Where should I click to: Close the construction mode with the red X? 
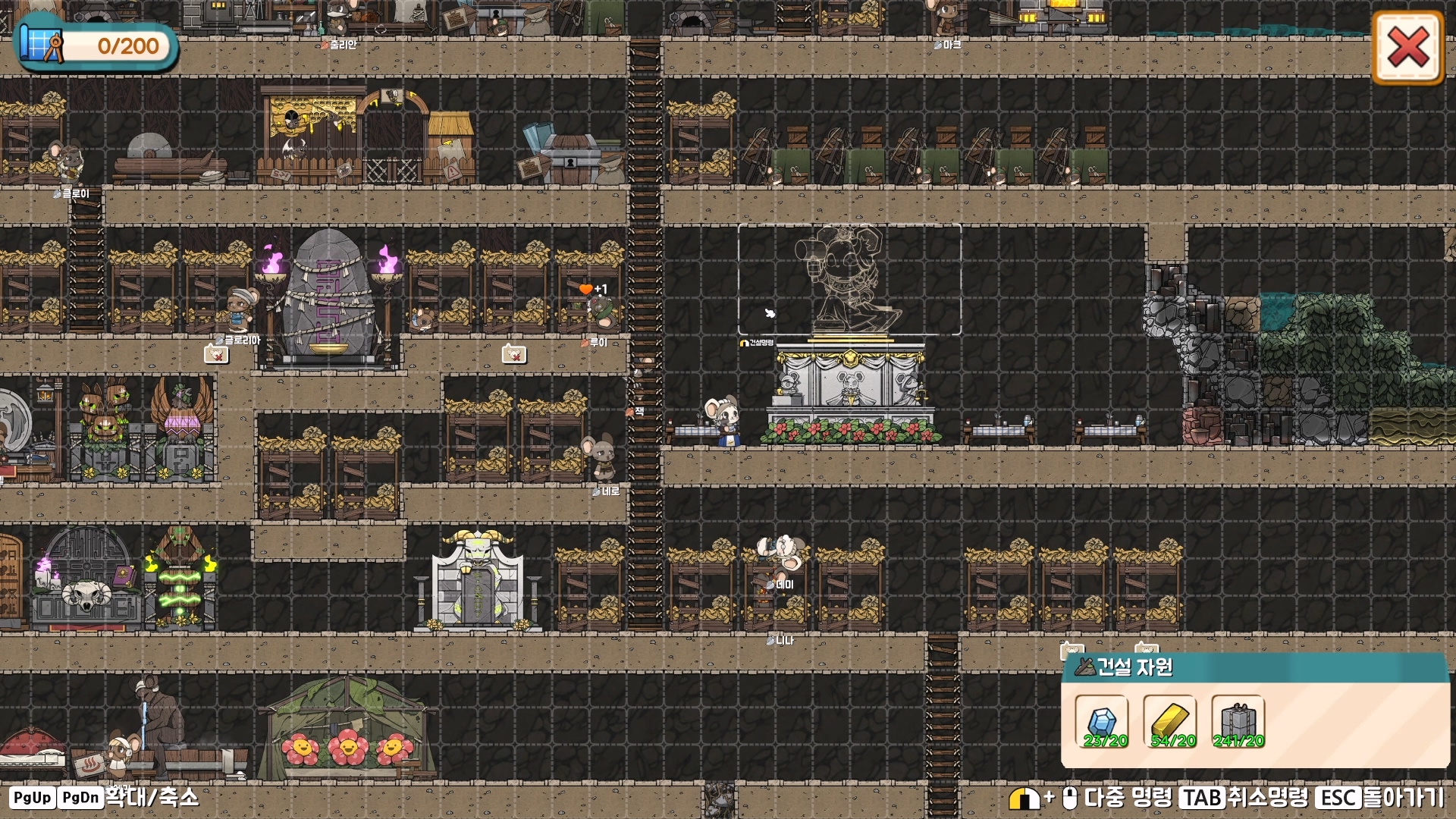[1407, 48]
